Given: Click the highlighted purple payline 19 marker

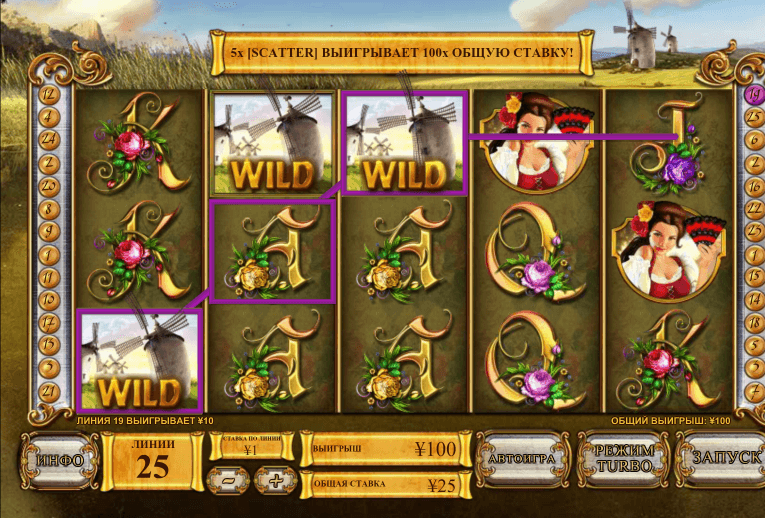Looking at the screenshot, I should point(753,94).
